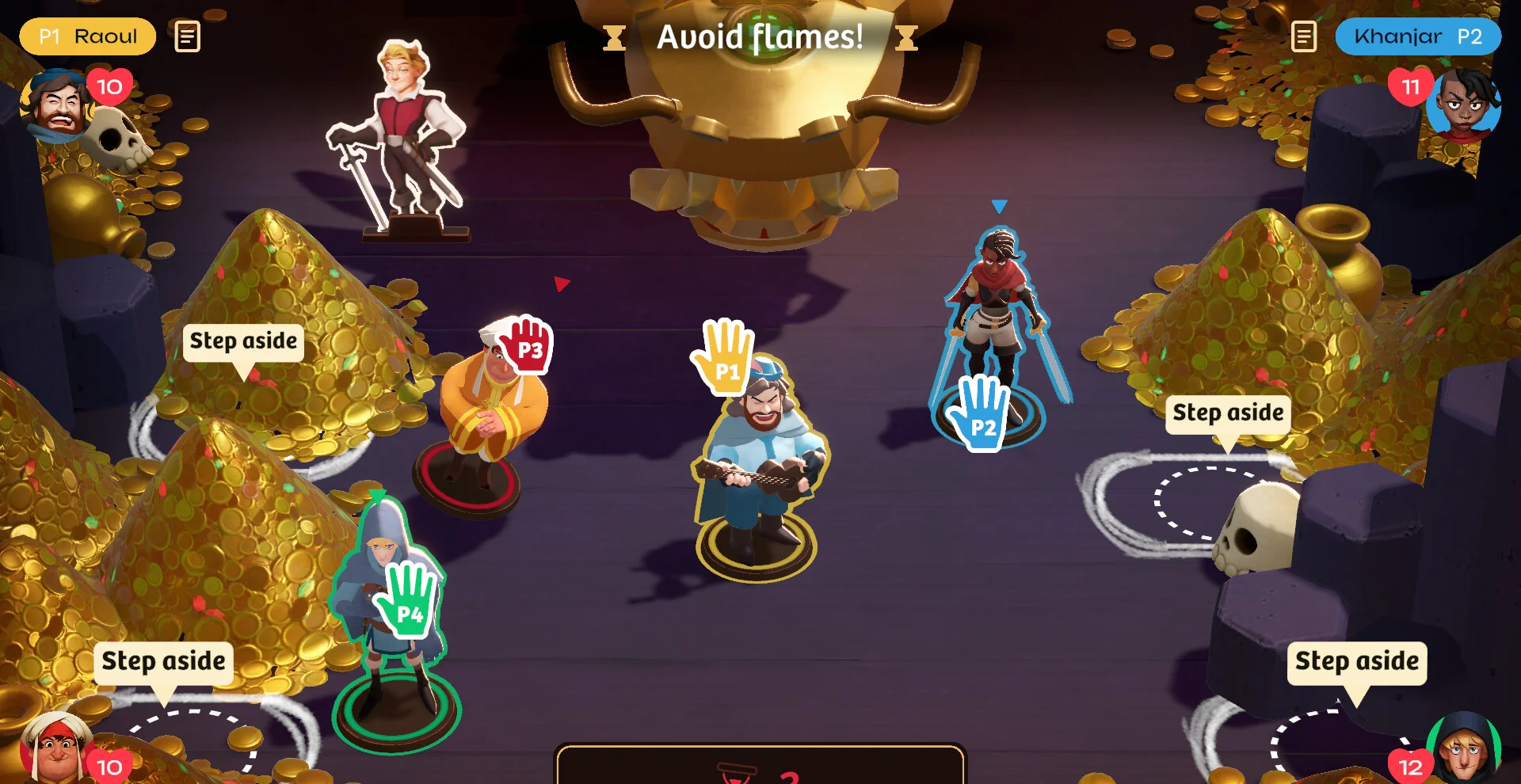Choose the blue P2 hand marker

(x=981, y=412)
